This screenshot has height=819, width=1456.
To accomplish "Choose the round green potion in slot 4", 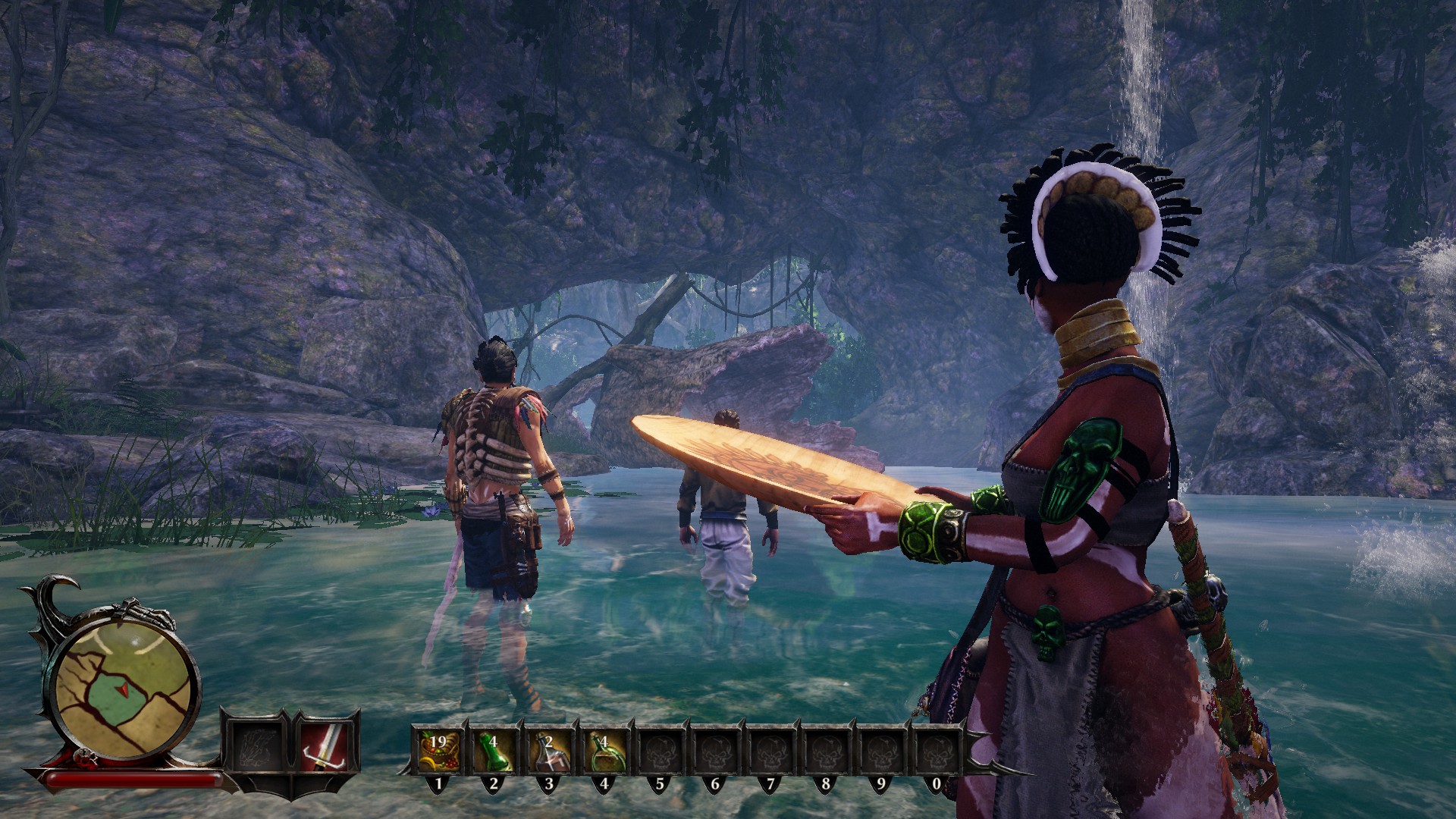I will point(604,750).
